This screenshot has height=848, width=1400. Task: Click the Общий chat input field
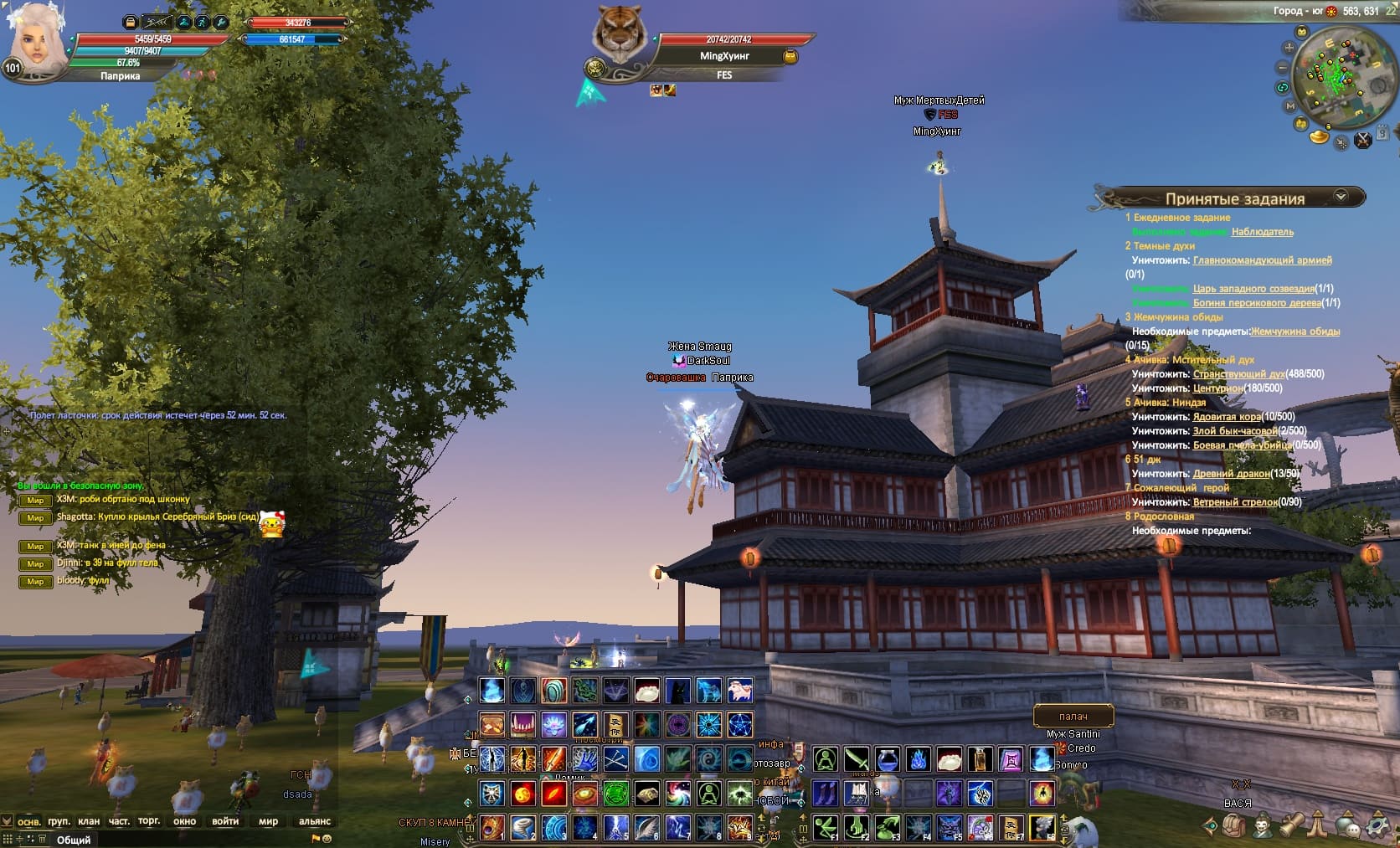pos(167,839)
